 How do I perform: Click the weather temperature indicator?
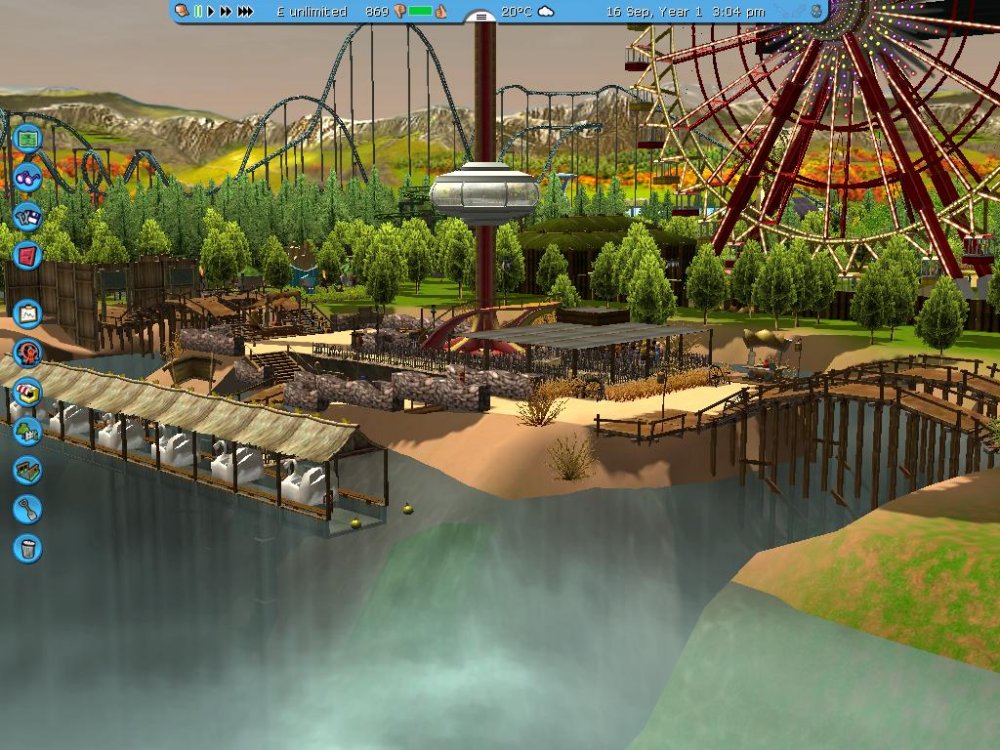528,12
